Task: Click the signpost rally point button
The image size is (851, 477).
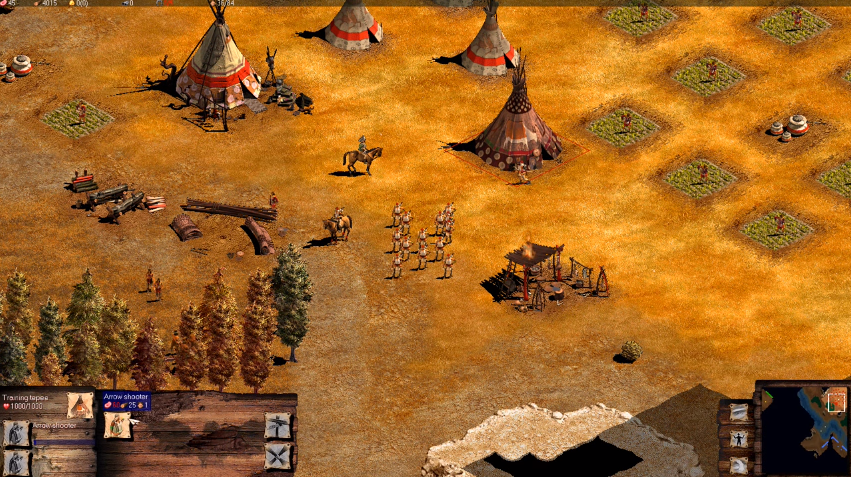Action: tap(278, 426)
